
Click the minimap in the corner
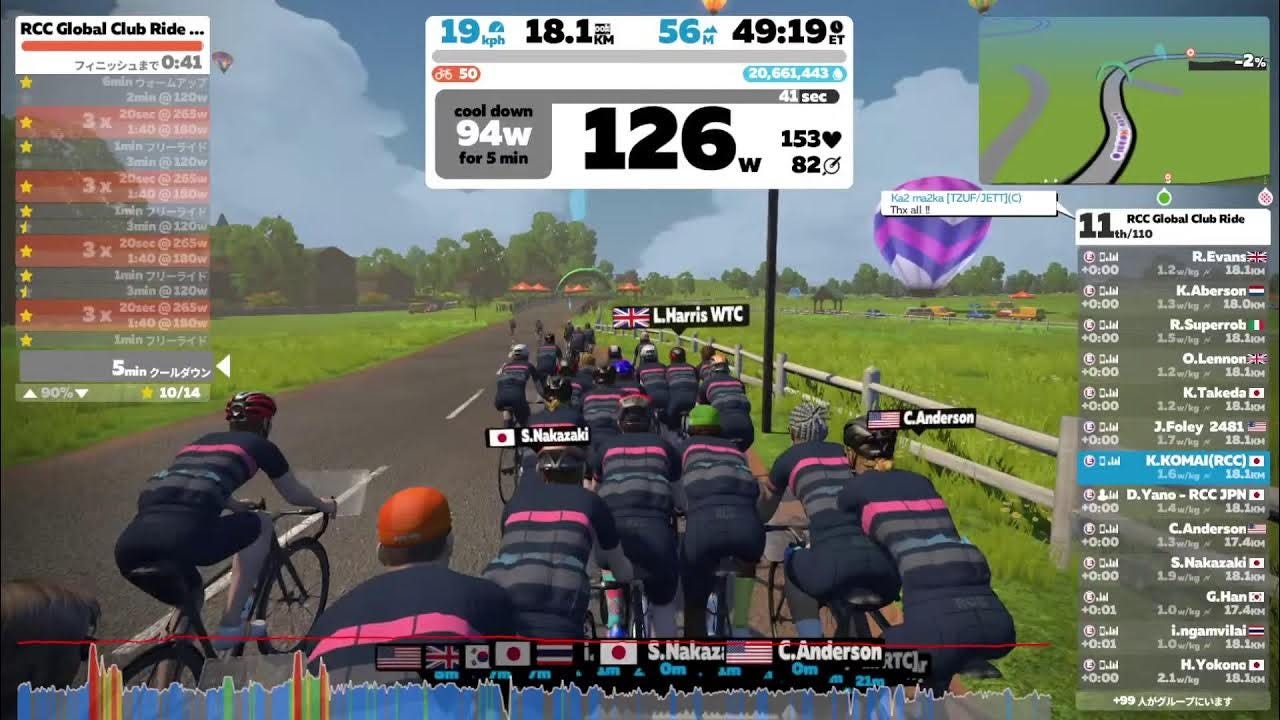[1124, 100]
